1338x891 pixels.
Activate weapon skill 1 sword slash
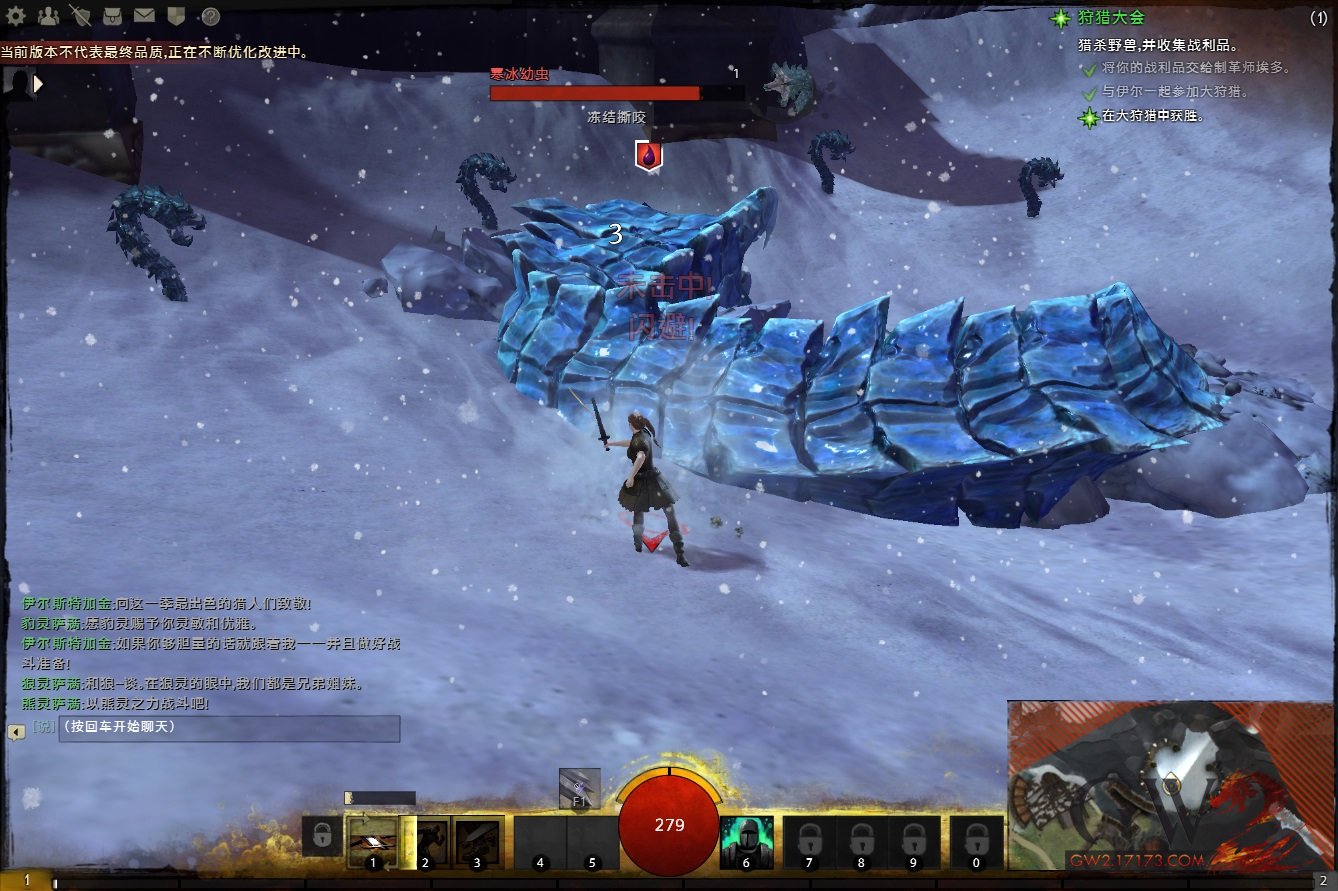coord(373,841)
